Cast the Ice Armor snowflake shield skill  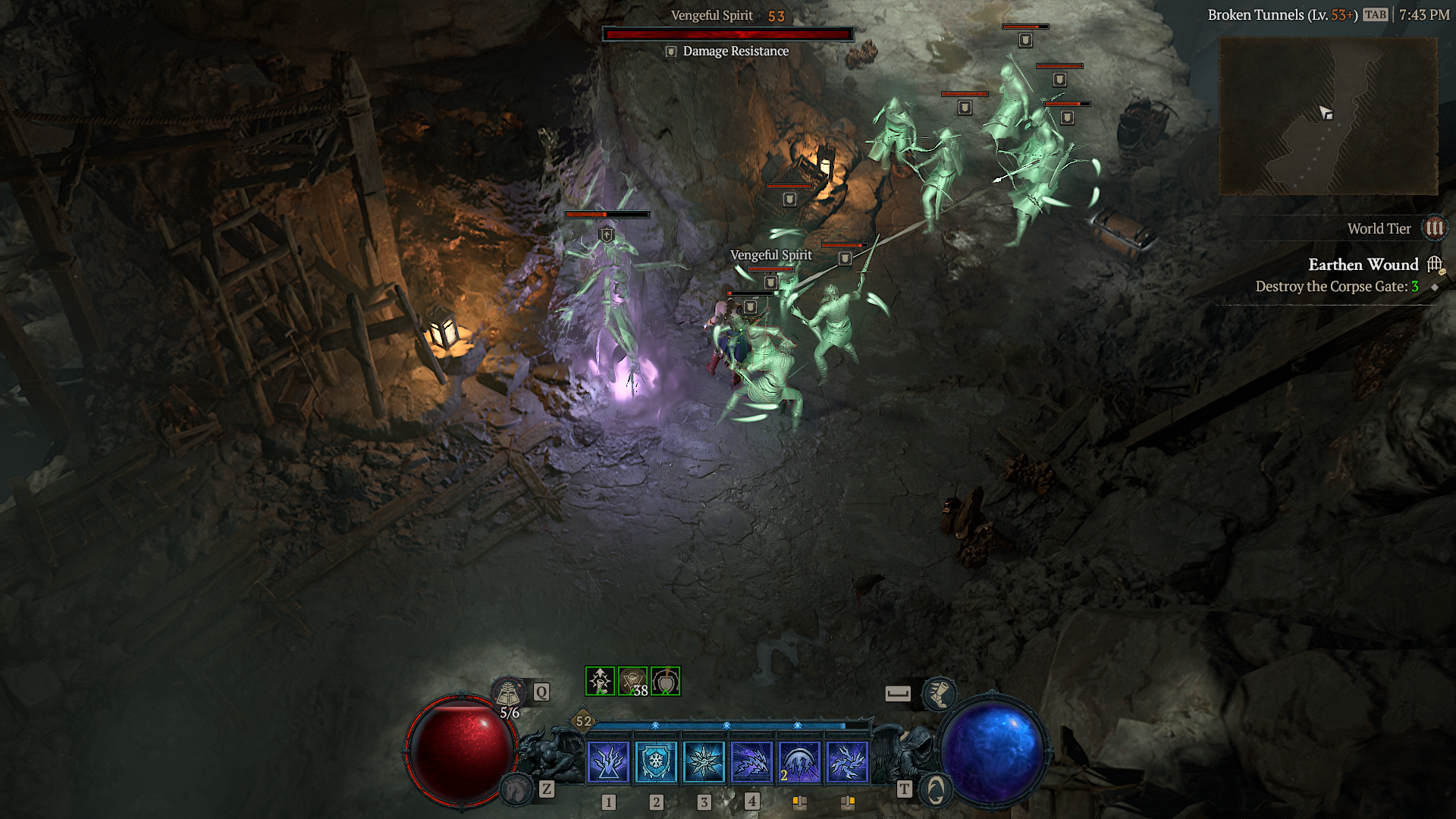point(656,761)
